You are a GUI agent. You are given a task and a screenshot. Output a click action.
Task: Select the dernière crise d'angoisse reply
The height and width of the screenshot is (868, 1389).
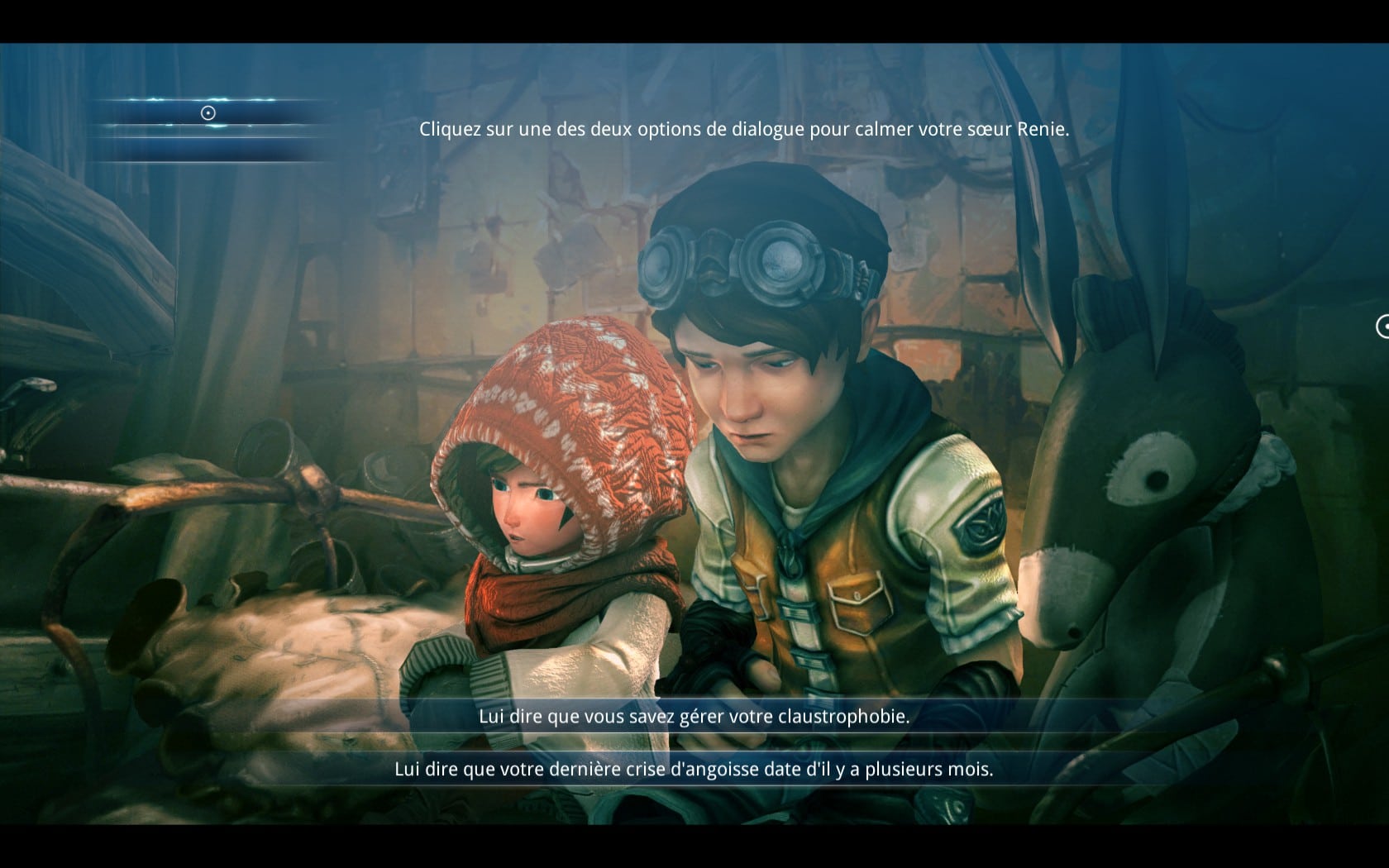point(694,770)
